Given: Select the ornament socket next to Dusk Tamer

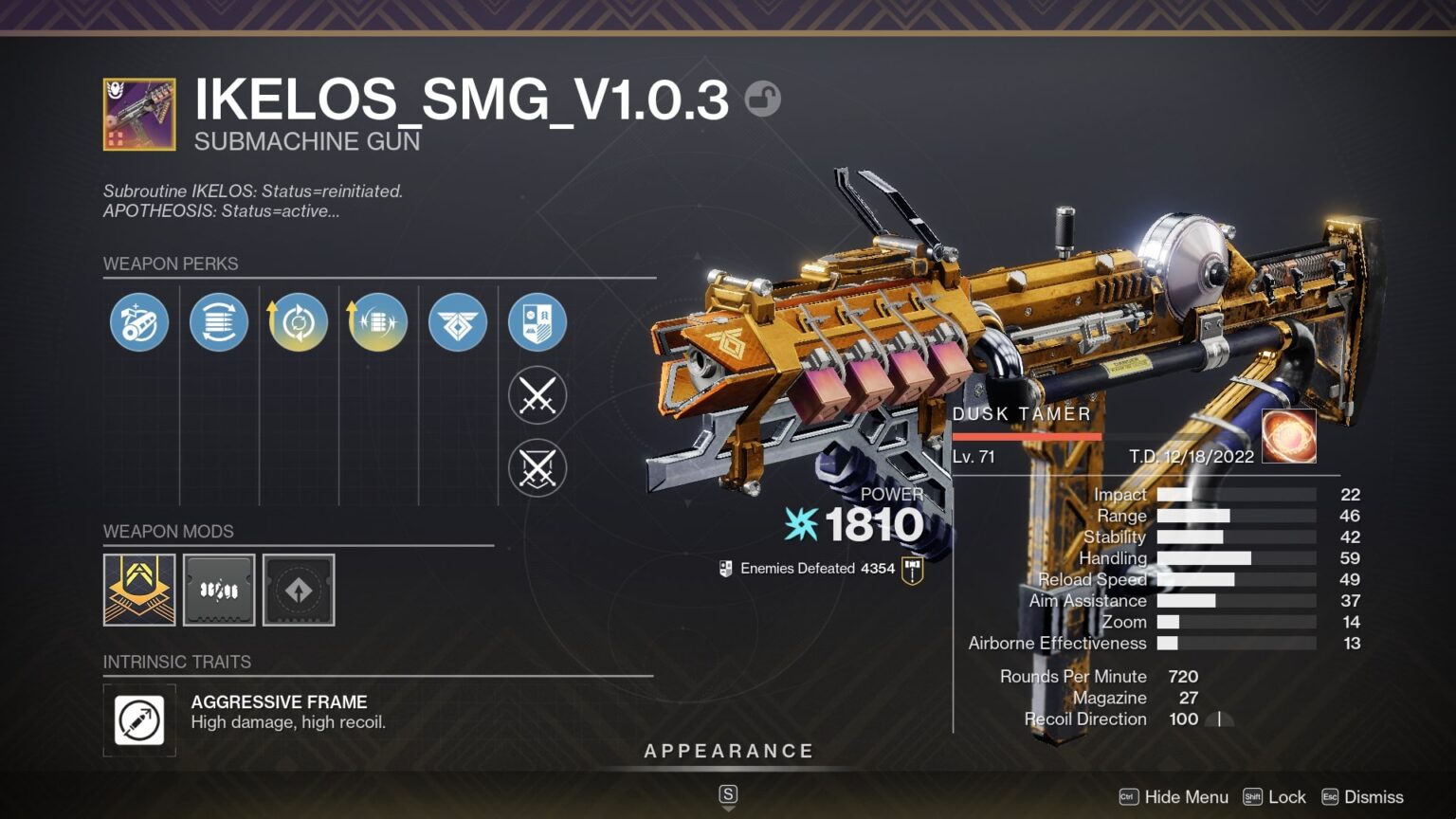Looking at the screenshot, I should [1289, 435].
